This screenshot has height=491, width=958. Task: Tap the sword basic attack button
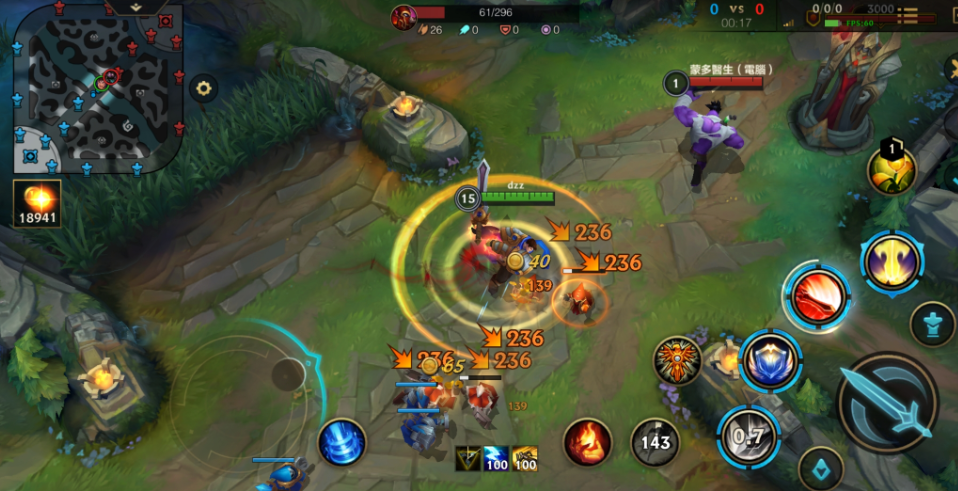click(x=887, y=401)
